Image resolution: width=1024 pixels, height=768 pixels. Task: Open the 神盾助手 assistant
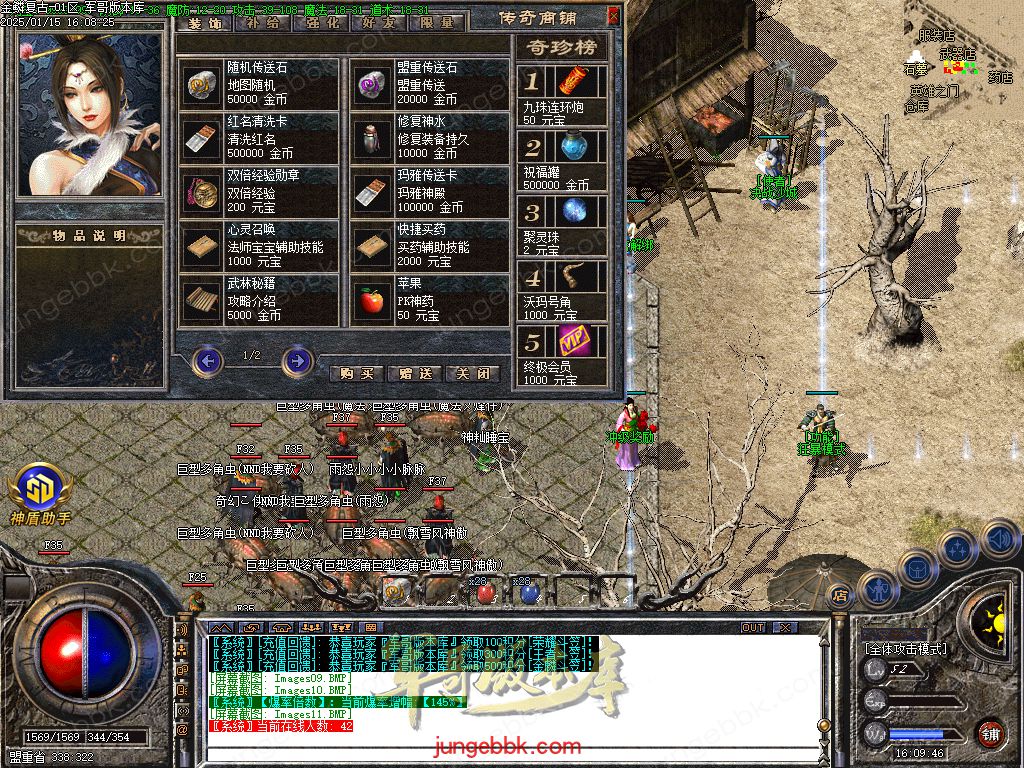click(40, 492)
